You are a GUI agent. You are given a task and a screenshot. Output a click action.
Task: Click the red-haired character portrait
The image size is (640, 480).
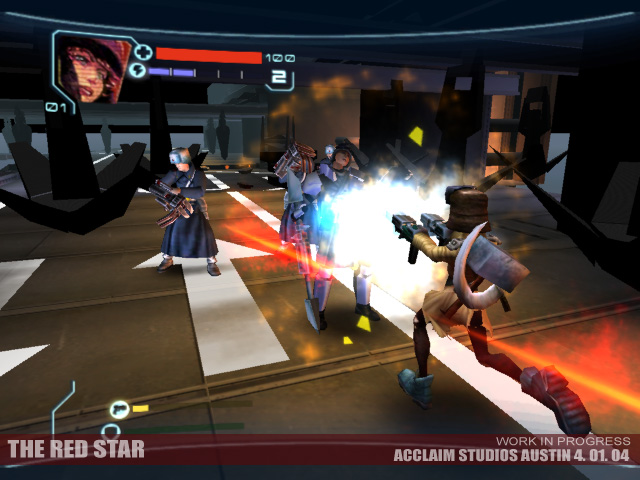[x=90, y=66]
